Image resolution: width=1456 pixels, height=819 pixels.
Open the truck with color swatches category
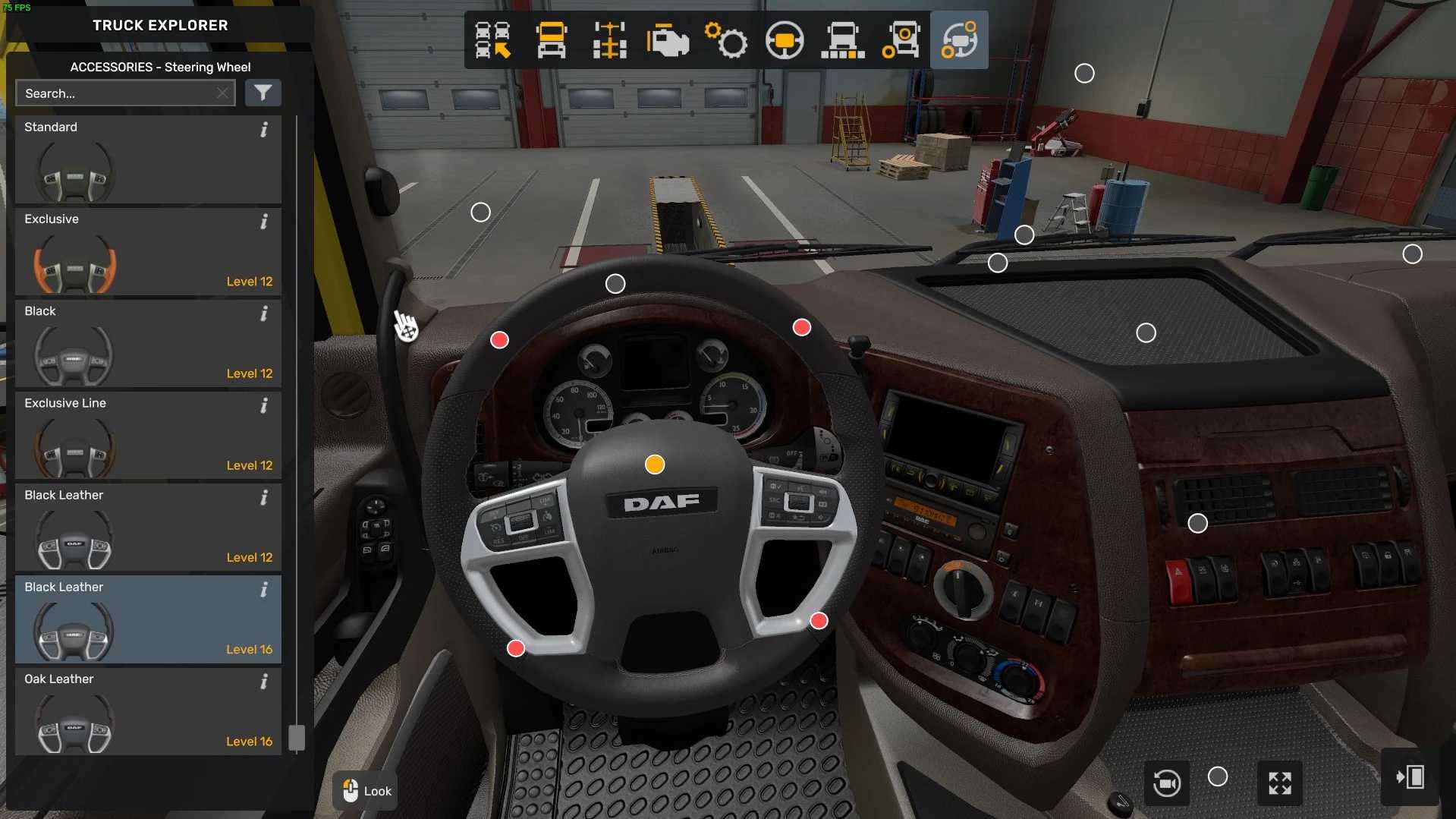pyautogui.click(x=843, y=40)
